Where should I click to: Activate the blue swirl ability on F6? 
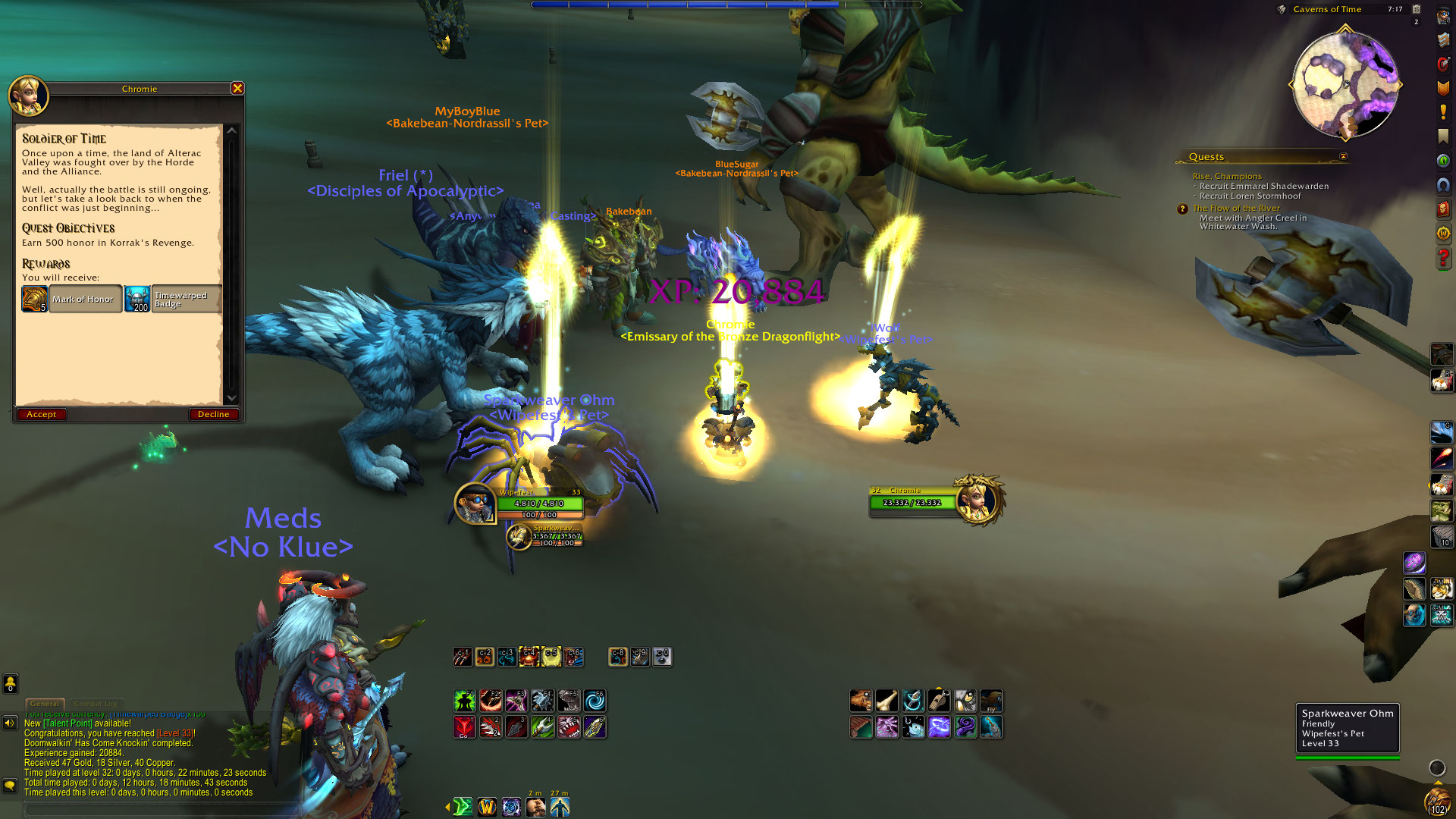coord(595,701)
